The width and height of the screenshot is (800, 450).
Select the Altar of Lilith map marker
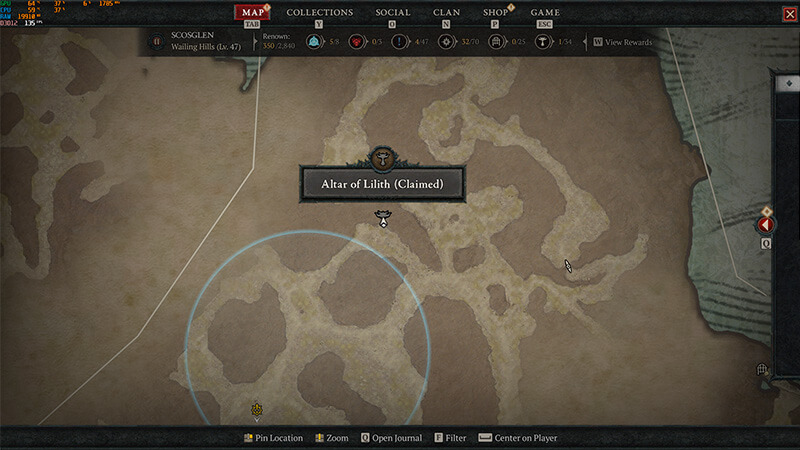click(x=381, y=217)
